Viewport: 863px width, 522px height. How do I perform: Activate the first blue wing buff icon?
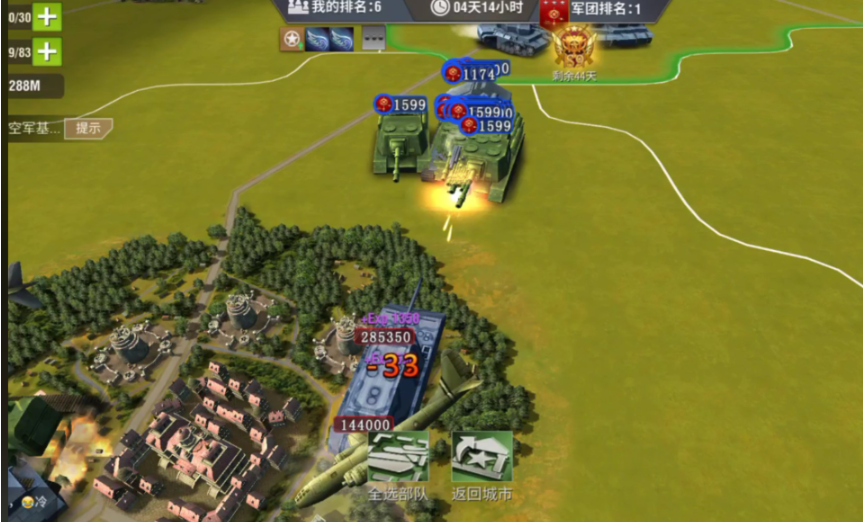(317, 39)
